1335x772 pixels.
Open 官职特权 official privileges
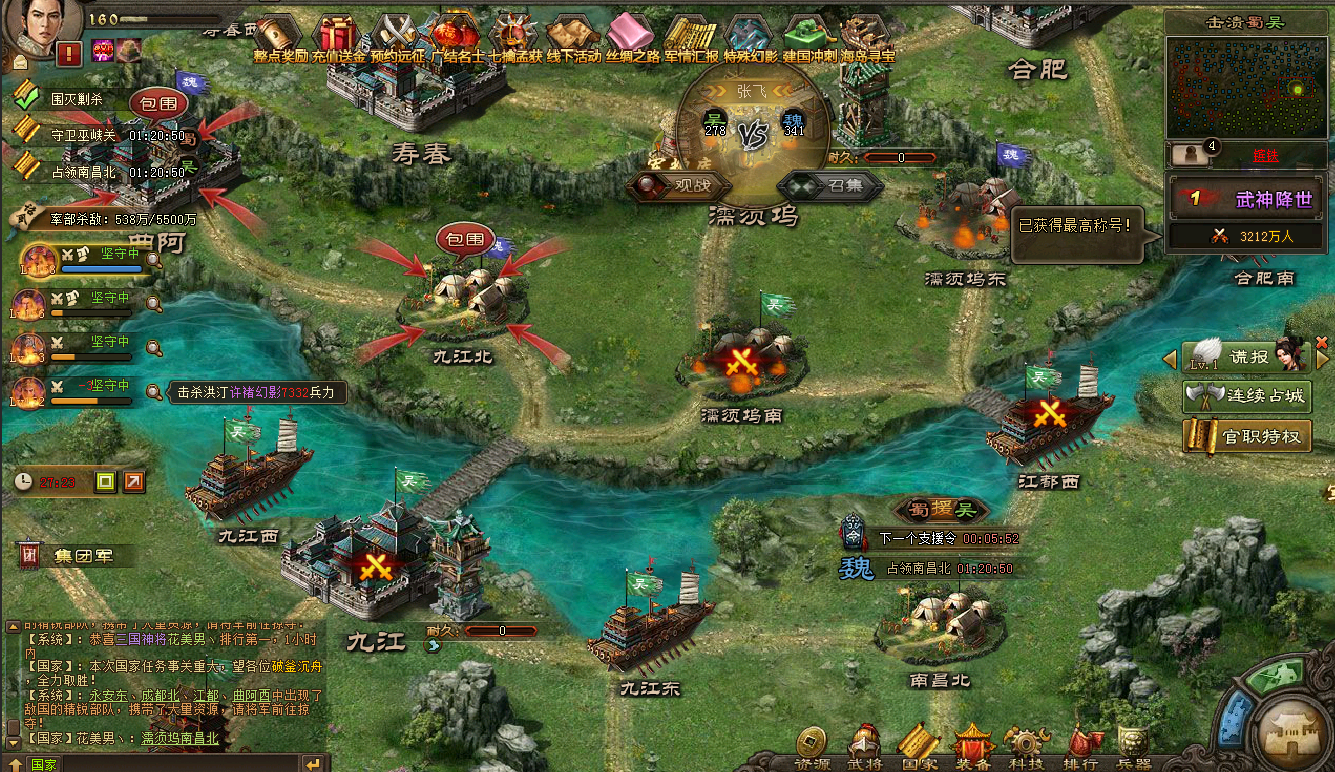click(x=1246, y=436)
